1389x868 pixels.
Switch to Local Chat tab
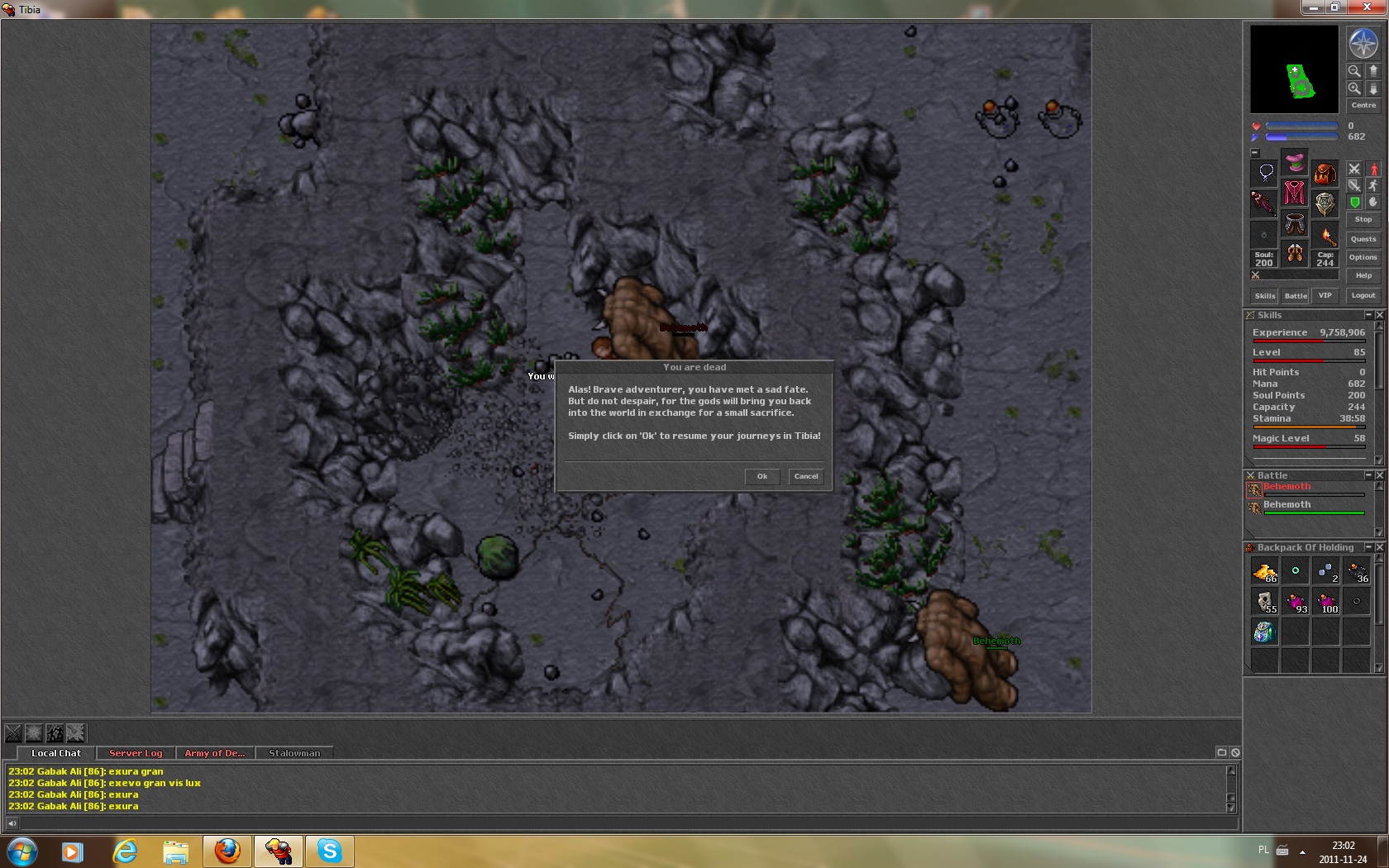(56, 753)
